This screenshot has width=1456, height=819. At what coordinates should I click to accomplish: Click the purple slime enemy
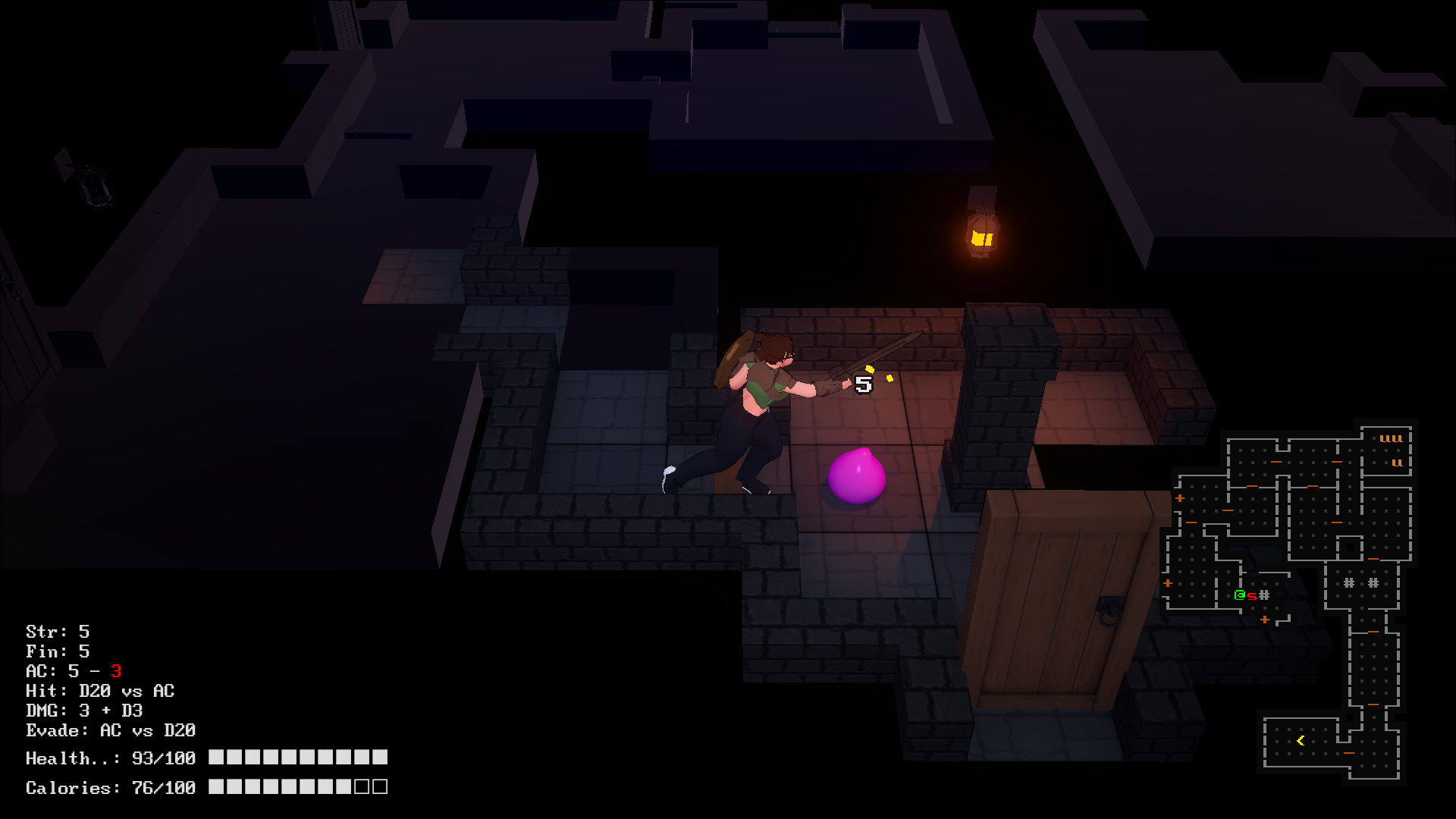pos(857,478)
